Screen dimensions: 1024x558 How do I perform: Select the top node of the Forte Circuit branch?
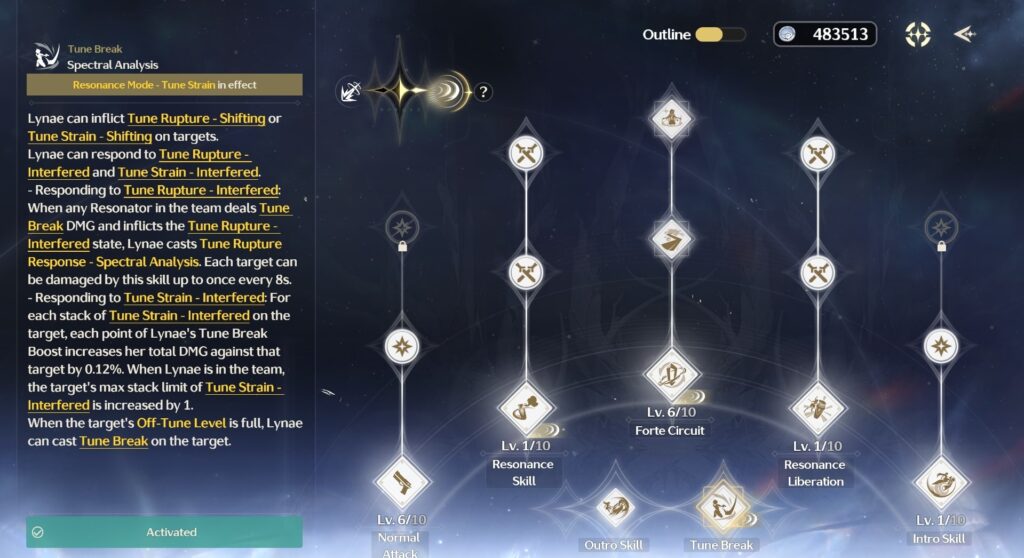coord(670,118)
